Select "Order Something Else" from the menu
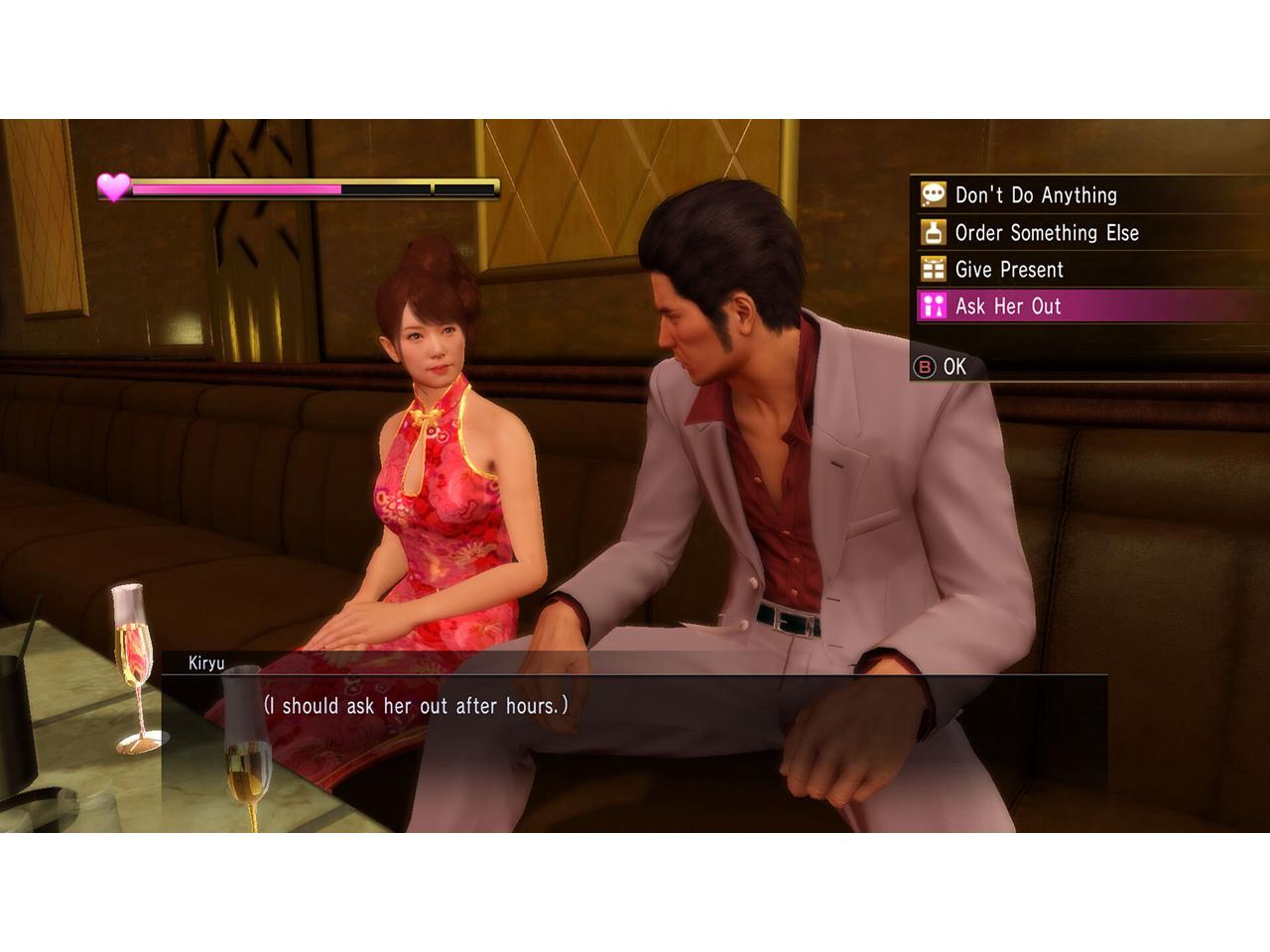The height and width of the screenshot is (952, 1270). tap(1046, 233)
